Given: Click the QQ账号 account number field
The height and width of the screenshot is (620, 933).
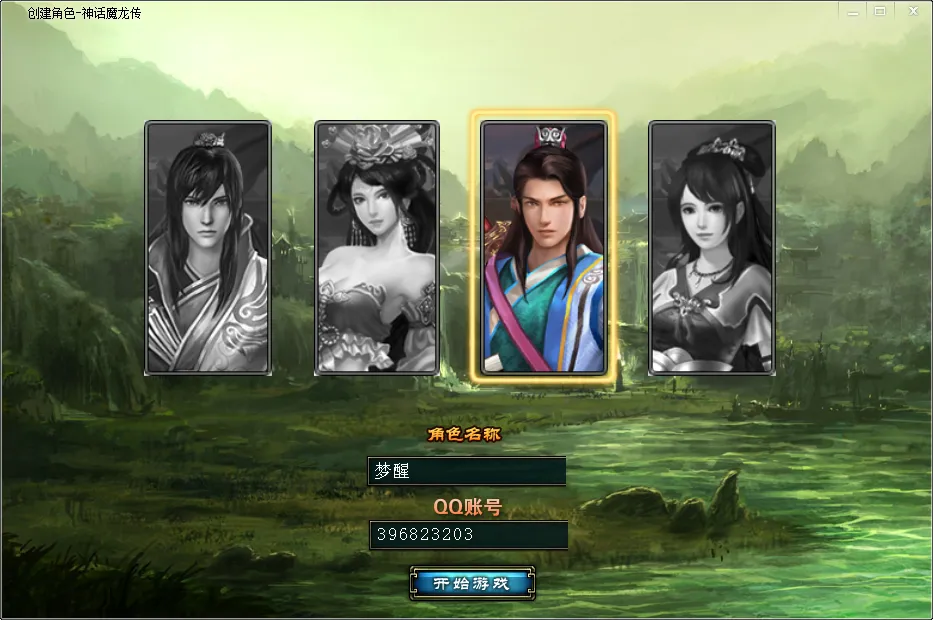Looking at the screenshot, I should click(467, 535).
